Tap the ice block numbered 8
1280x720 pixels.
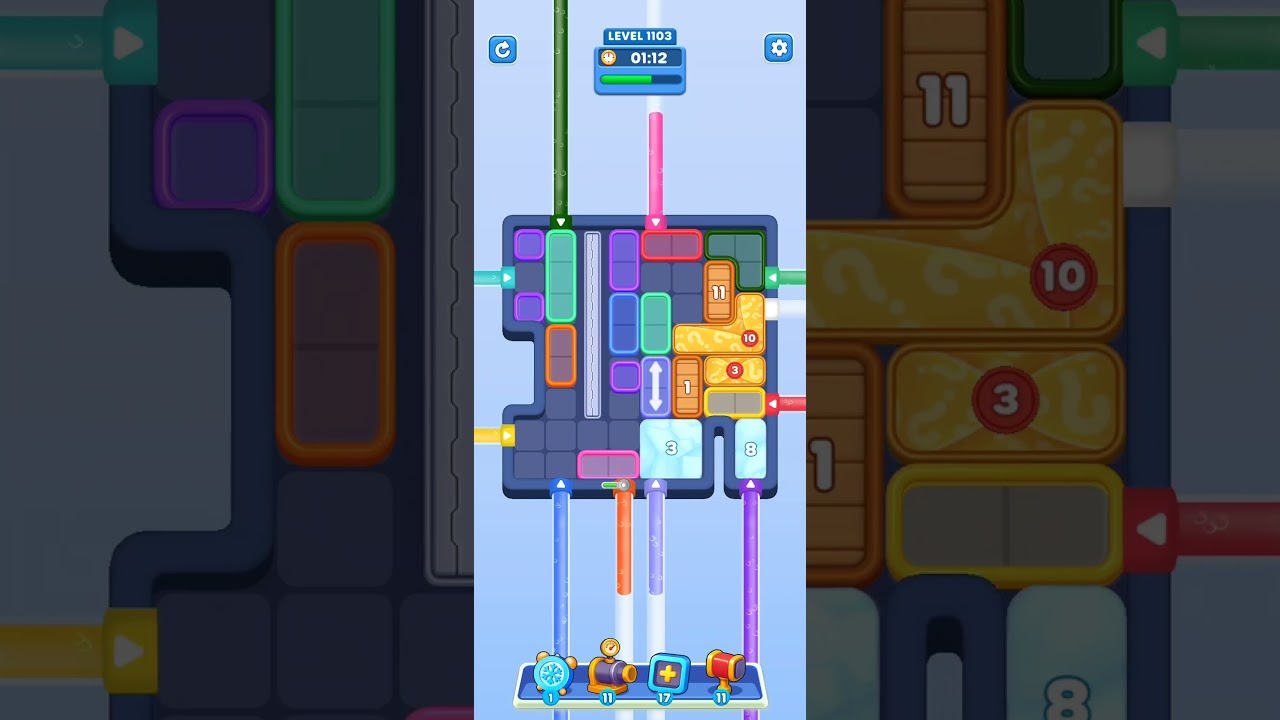749,449
